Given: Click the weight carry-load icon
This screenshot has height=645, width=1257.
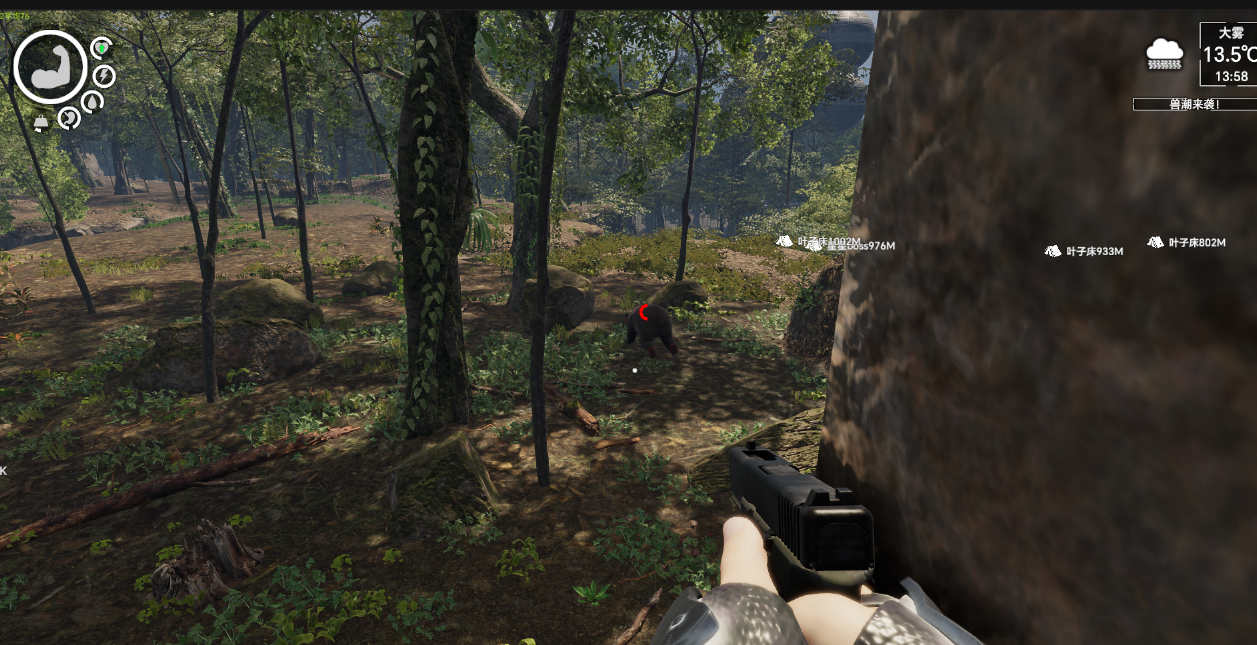Looking at the screenshot, I should coord(42,123).
